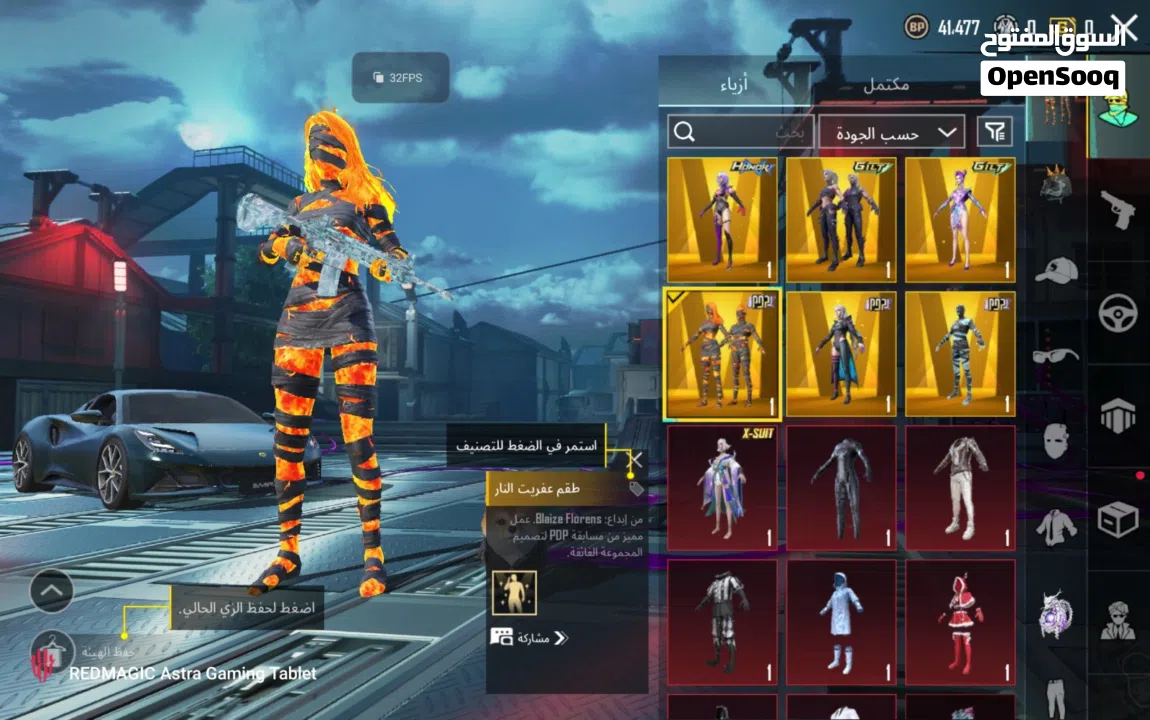Switch to the مكتمل sets tab
Image resolution: width=1150 pixels, height=720 pixels.
pyautogui.click(x=886, y=85)
